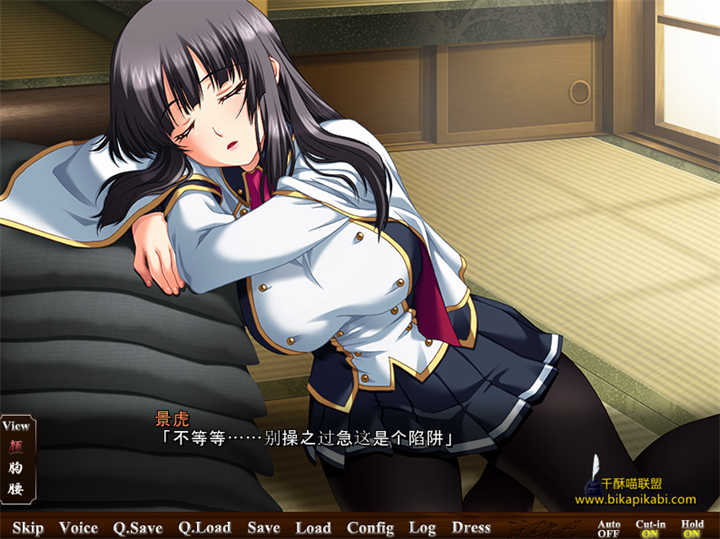Screen dimensions: 720x539
Task: Open the Dress menu
Action: pos(471,527)
